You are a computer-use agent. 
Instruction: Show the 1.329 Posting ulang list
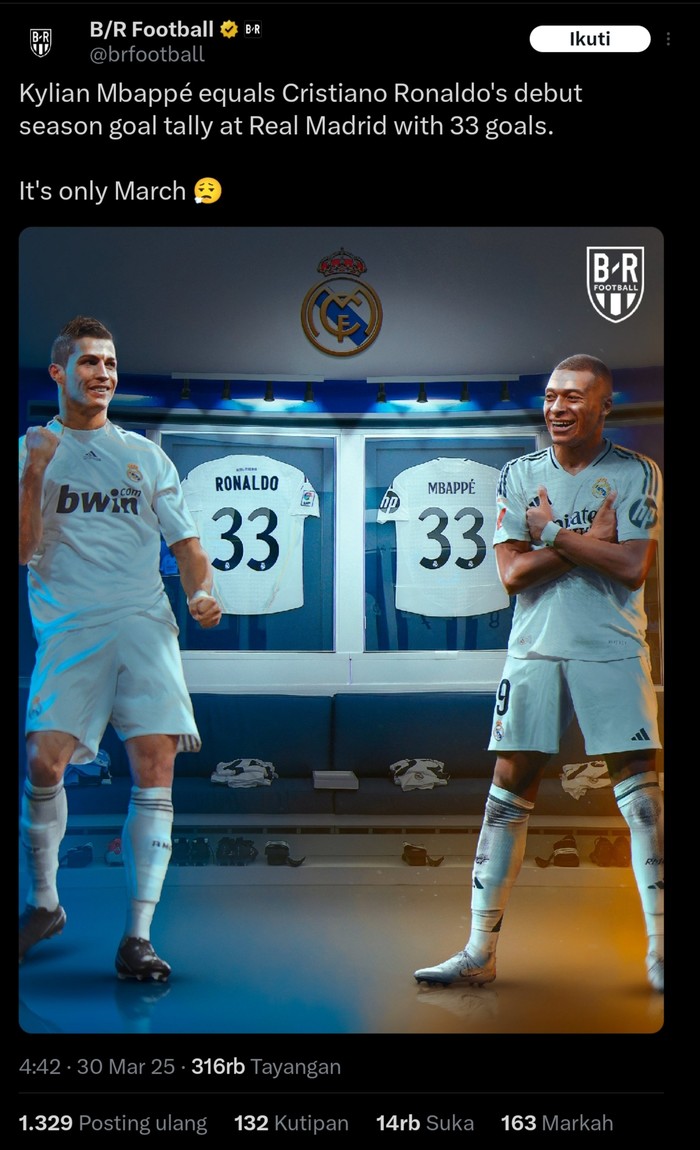113,1123
